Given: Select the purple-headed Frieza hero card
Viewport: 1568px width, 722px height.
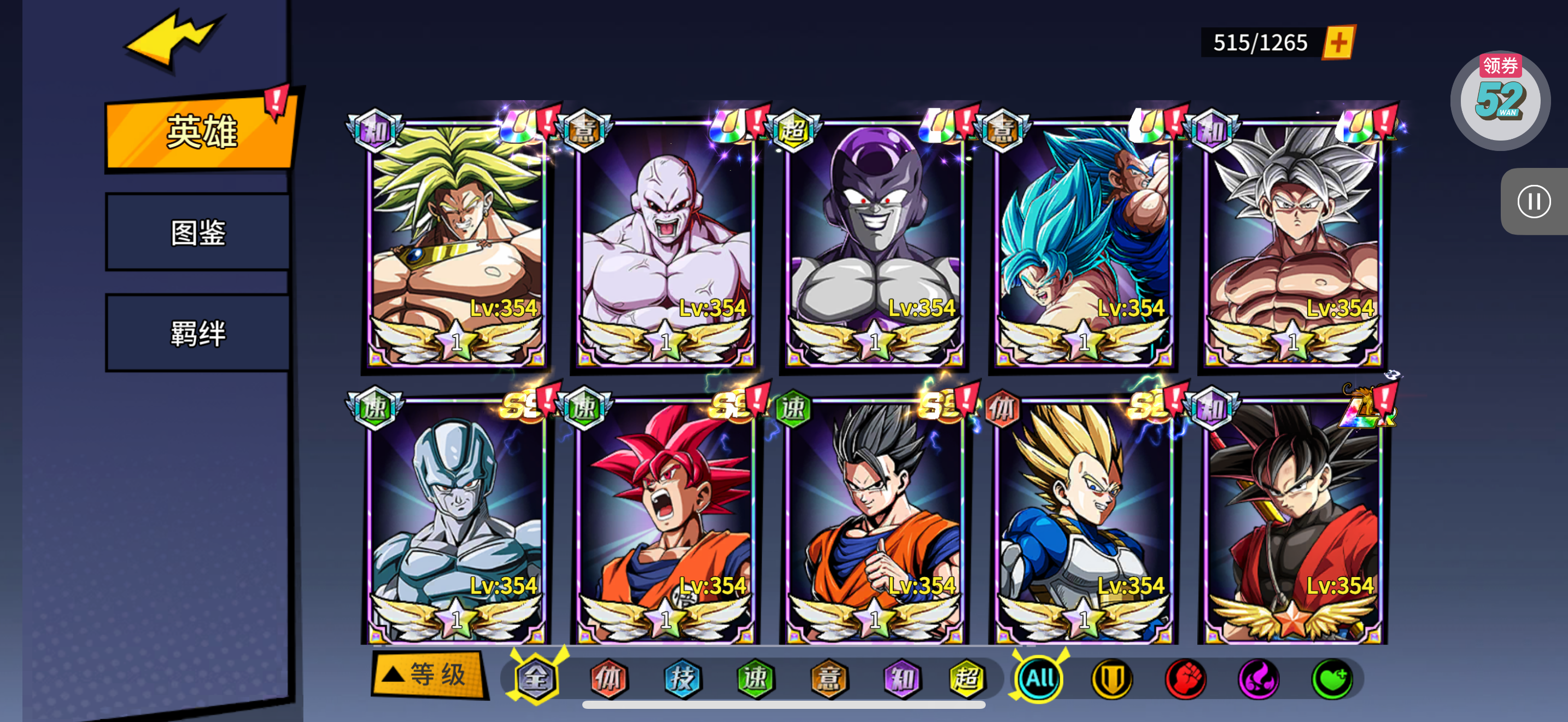Looking at the screenshot, I should click(x=875, y=243).
